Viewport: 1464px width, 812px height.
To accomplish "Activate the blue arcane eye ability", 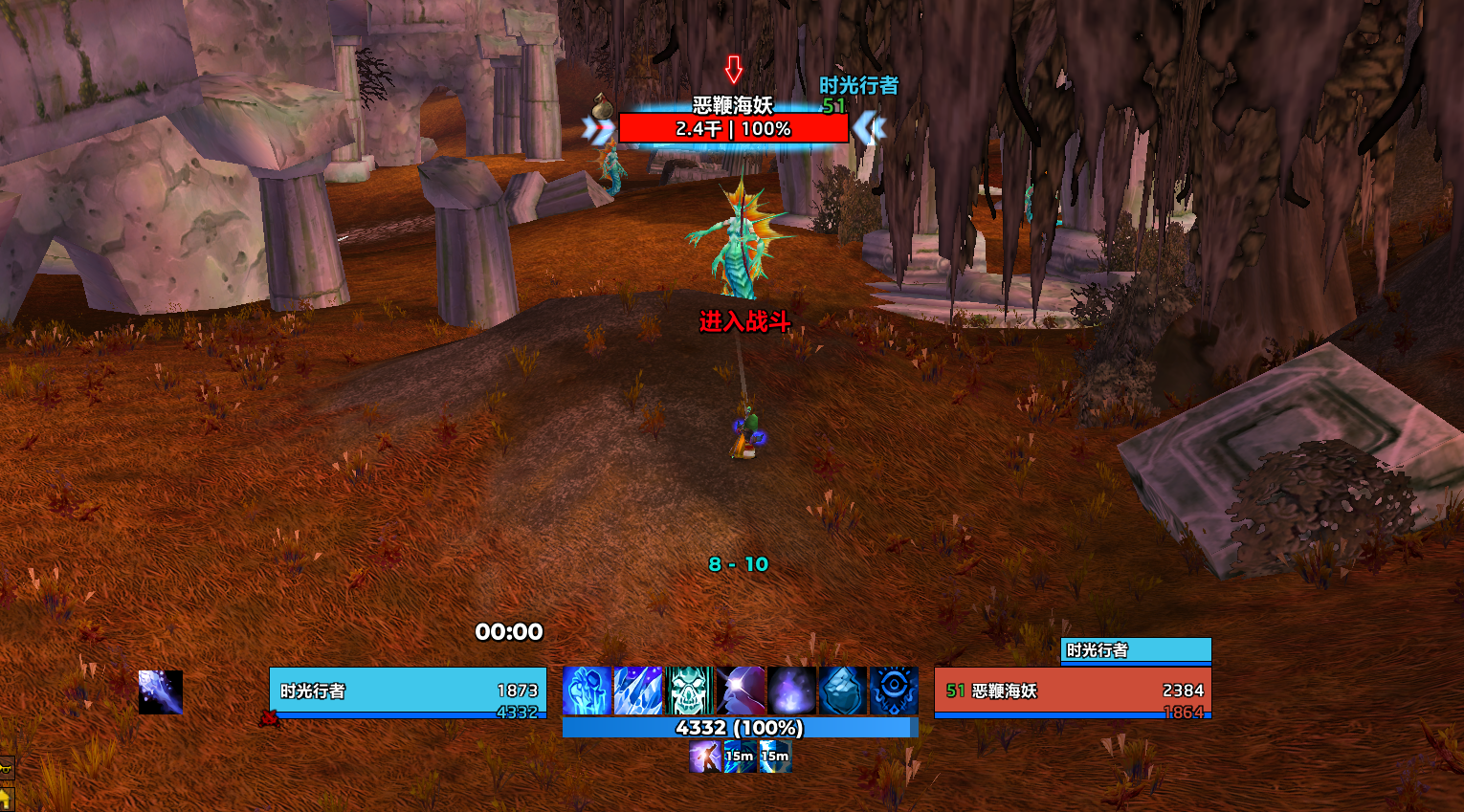I will (x=894, y=691).
